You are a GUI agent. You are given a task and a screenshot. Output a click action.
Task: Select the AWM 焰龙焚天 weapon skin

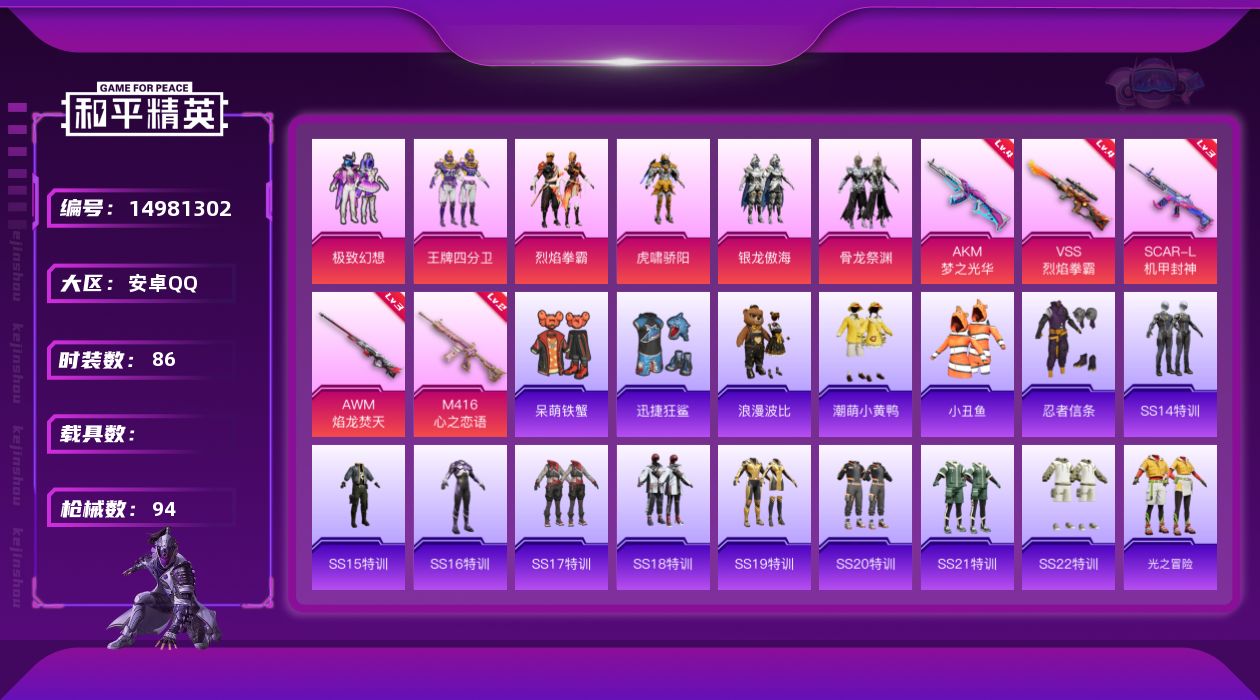pos(358,364)
